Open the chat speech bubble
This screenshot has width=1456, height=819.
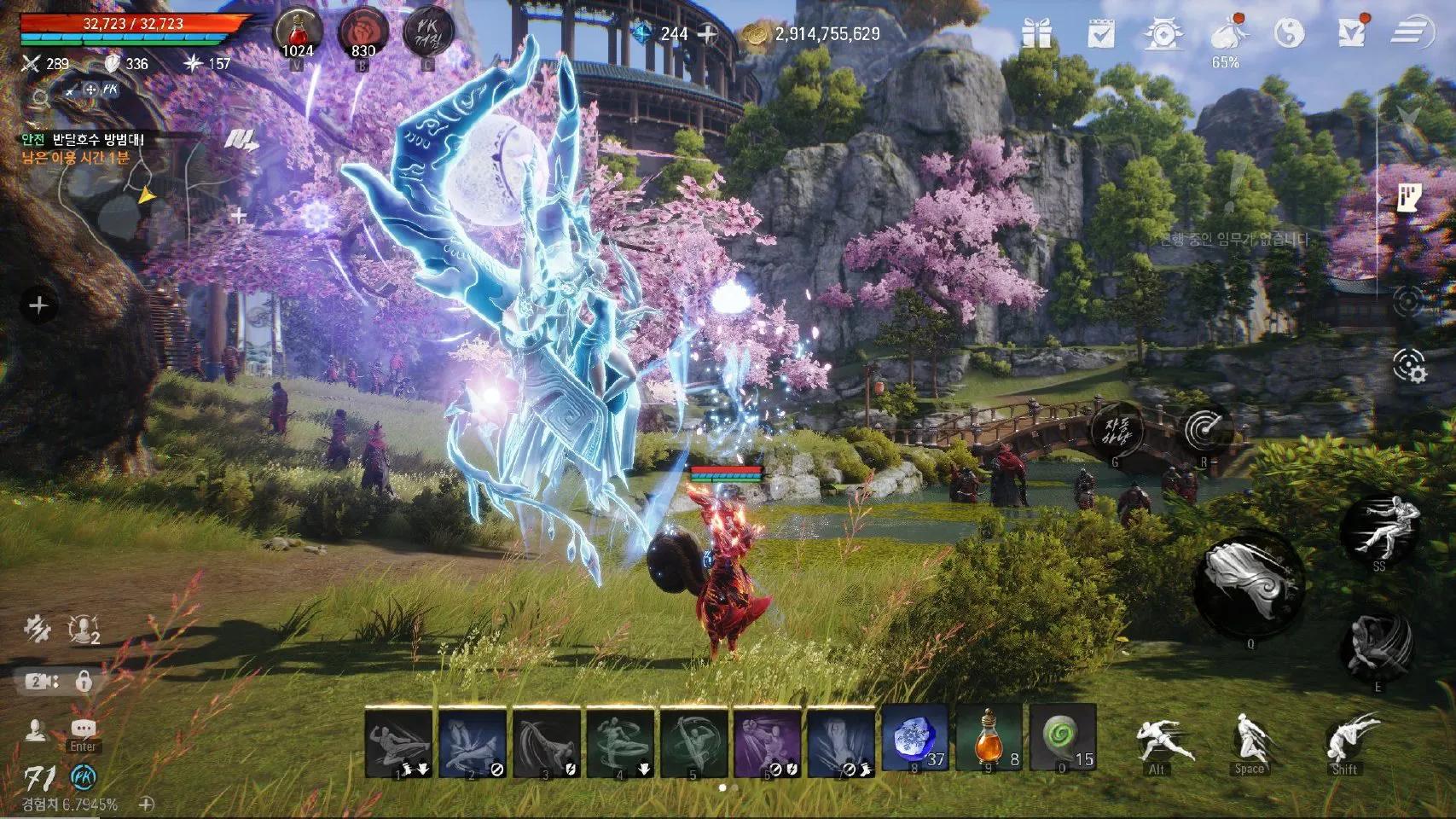coord(83,729)
